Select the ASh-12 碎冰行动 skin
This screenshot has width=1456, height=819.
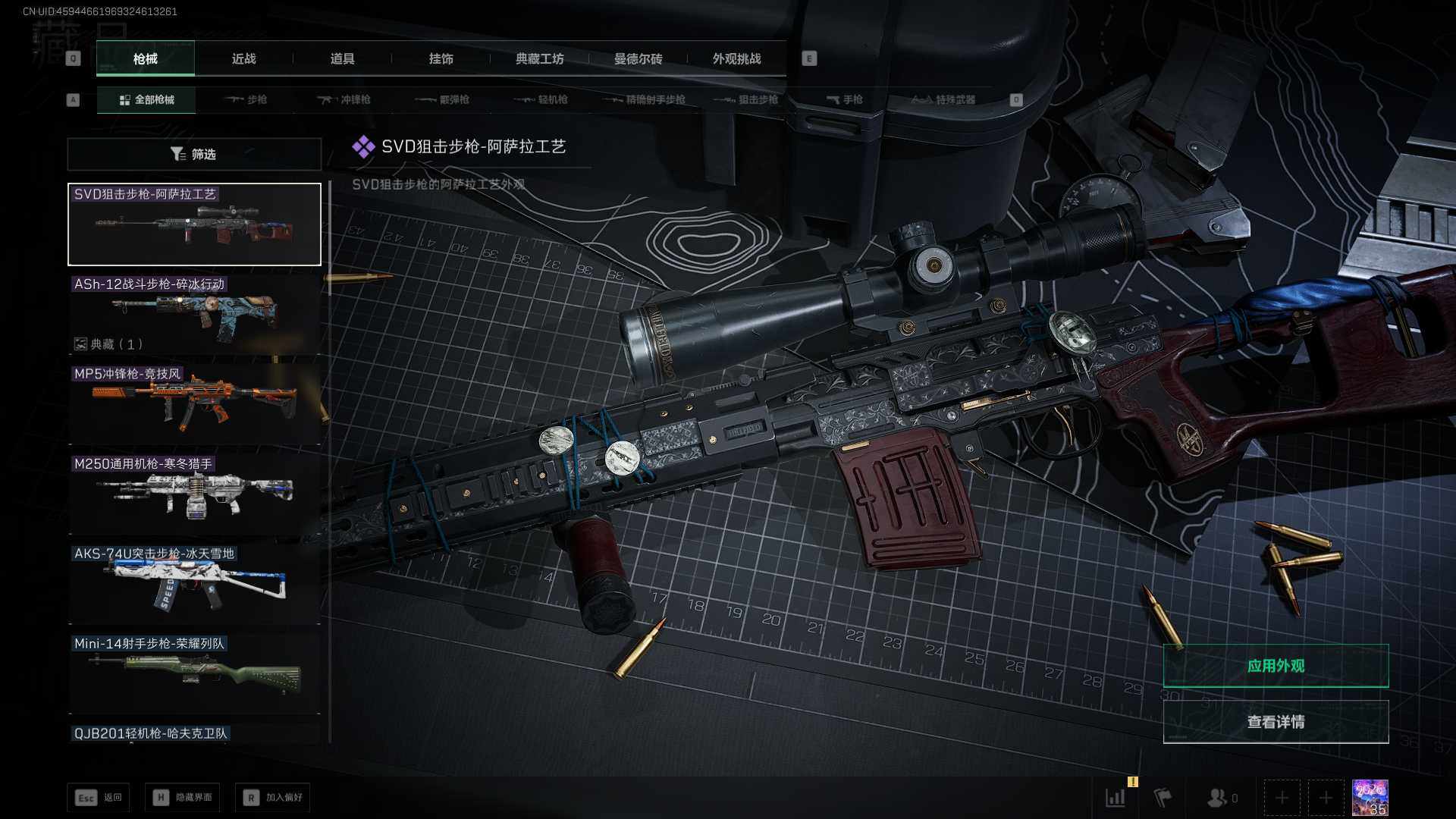[x=194, y=314]
